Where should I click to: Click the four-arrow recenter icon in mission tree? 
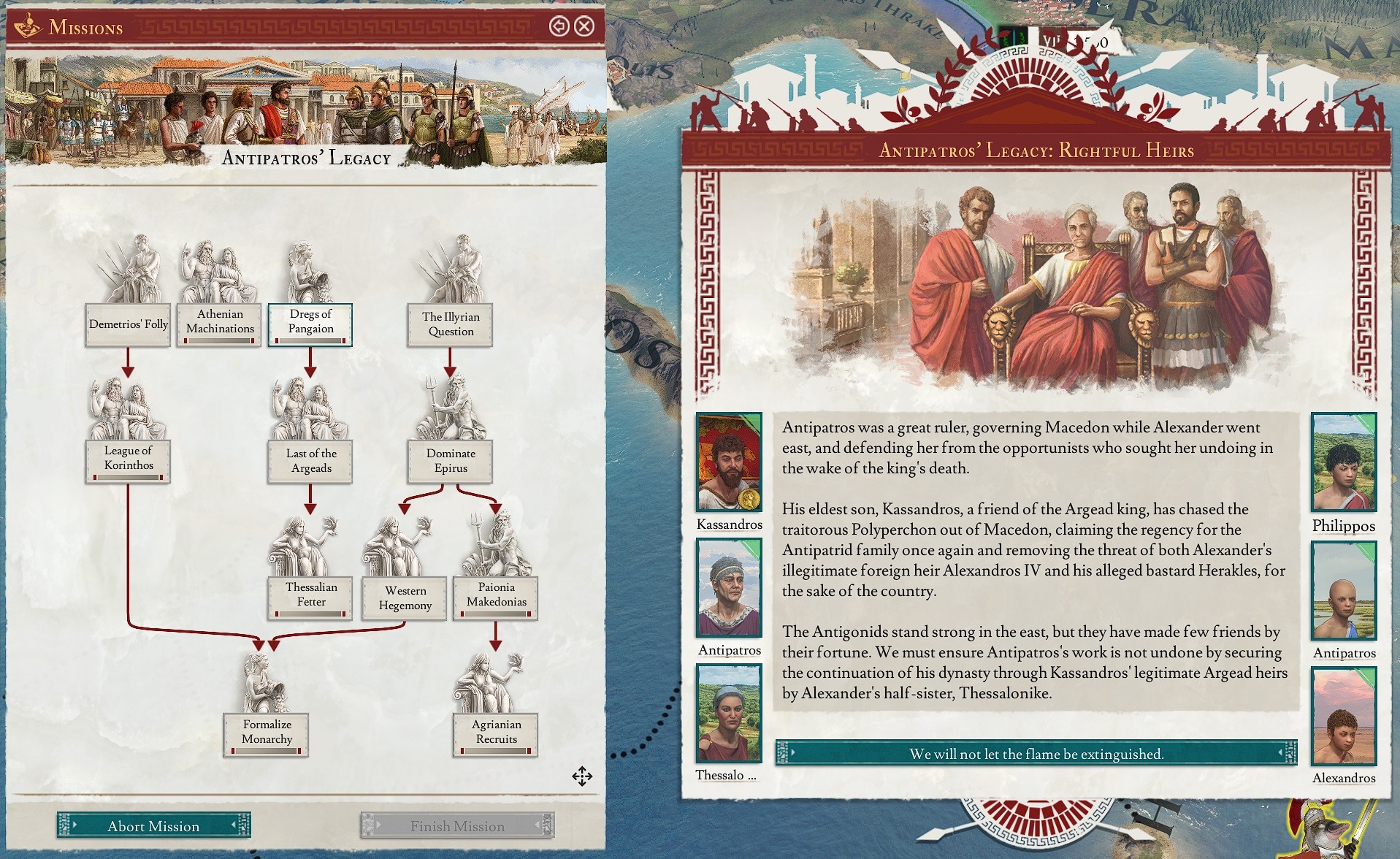(582, 776)
